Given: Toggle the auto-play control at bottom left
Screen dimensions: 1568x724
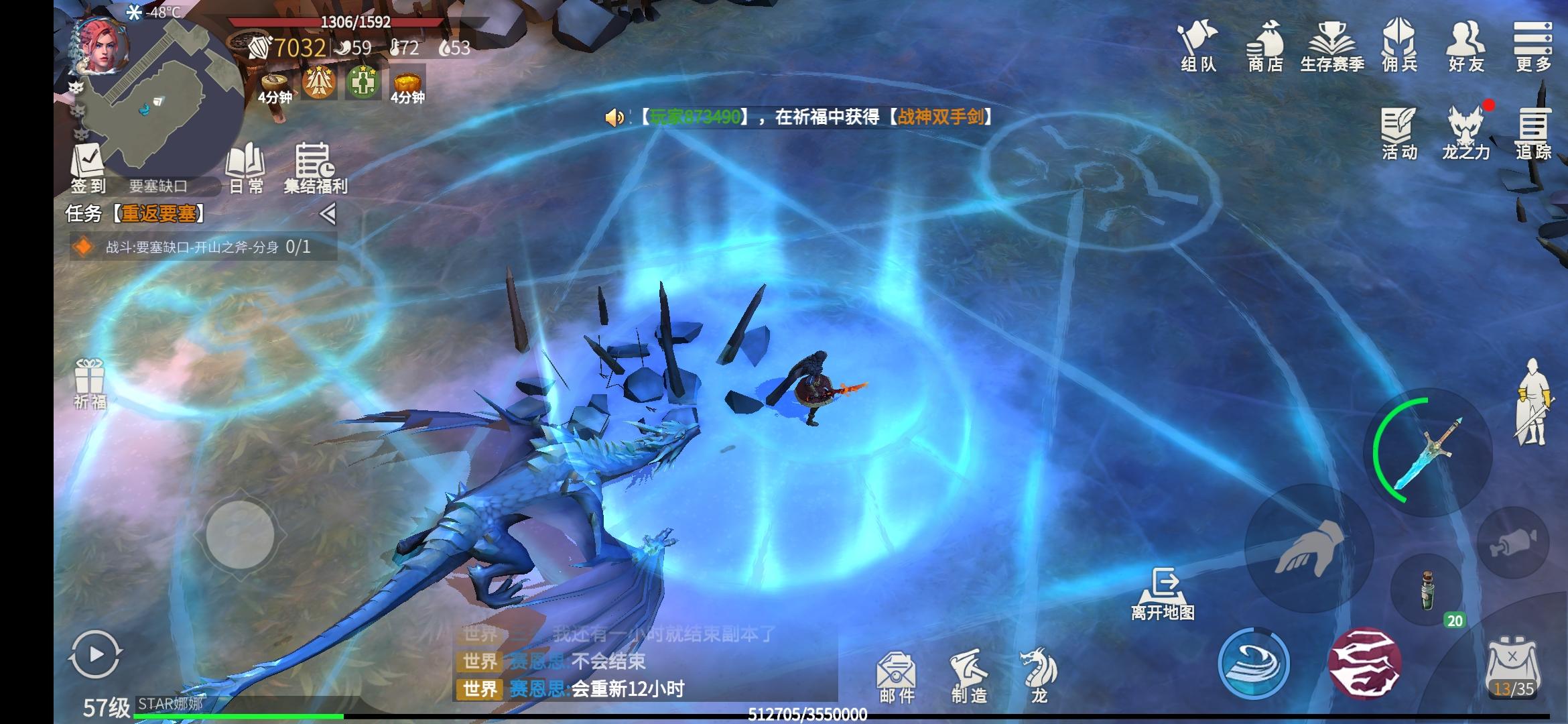Looking at the screenshot, I should 96,654.
